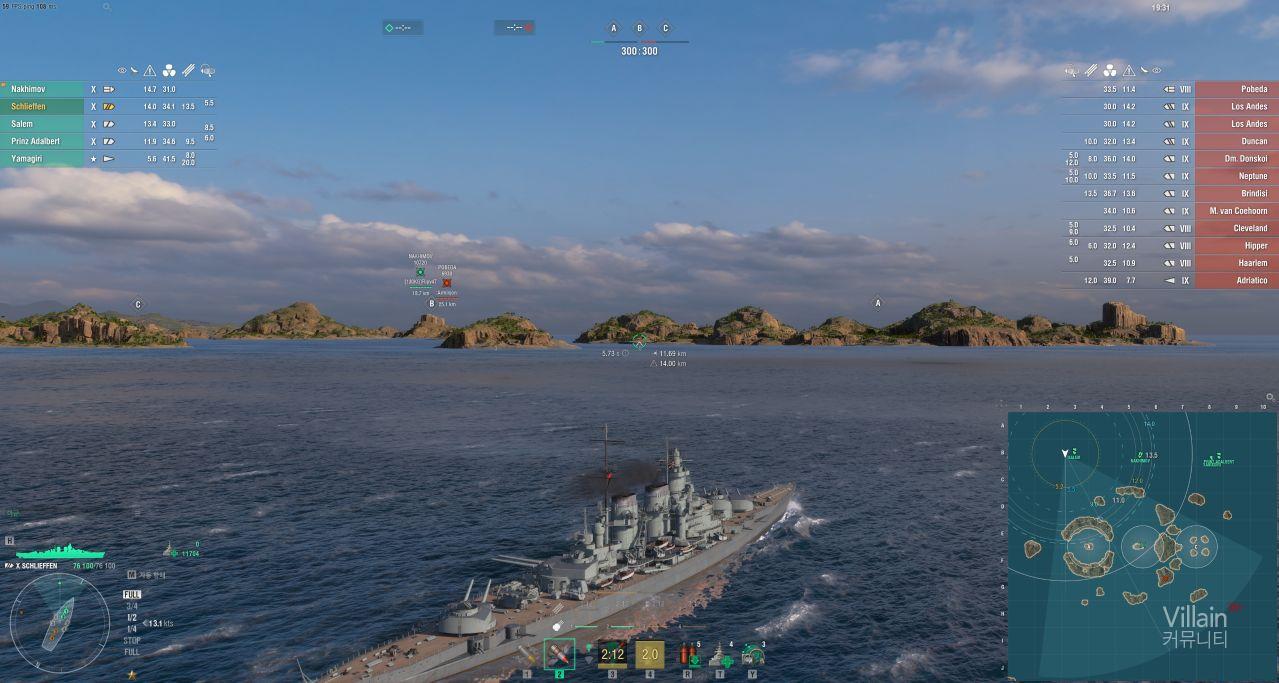Select the AP shell in slot 1

527,655
